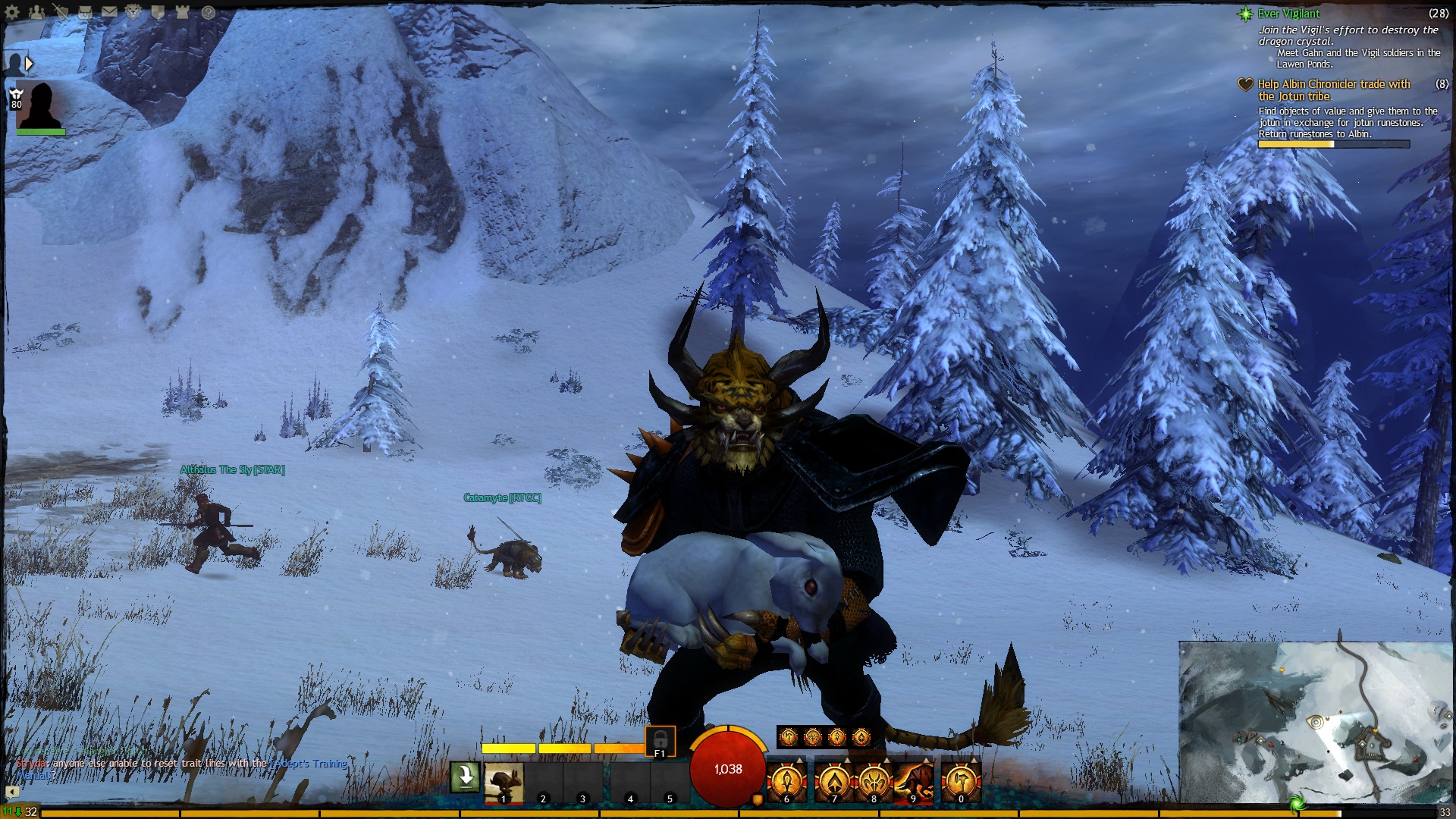Open the castle tower WvW icon
Screen dimensions: 1456x819
(182, 12)
